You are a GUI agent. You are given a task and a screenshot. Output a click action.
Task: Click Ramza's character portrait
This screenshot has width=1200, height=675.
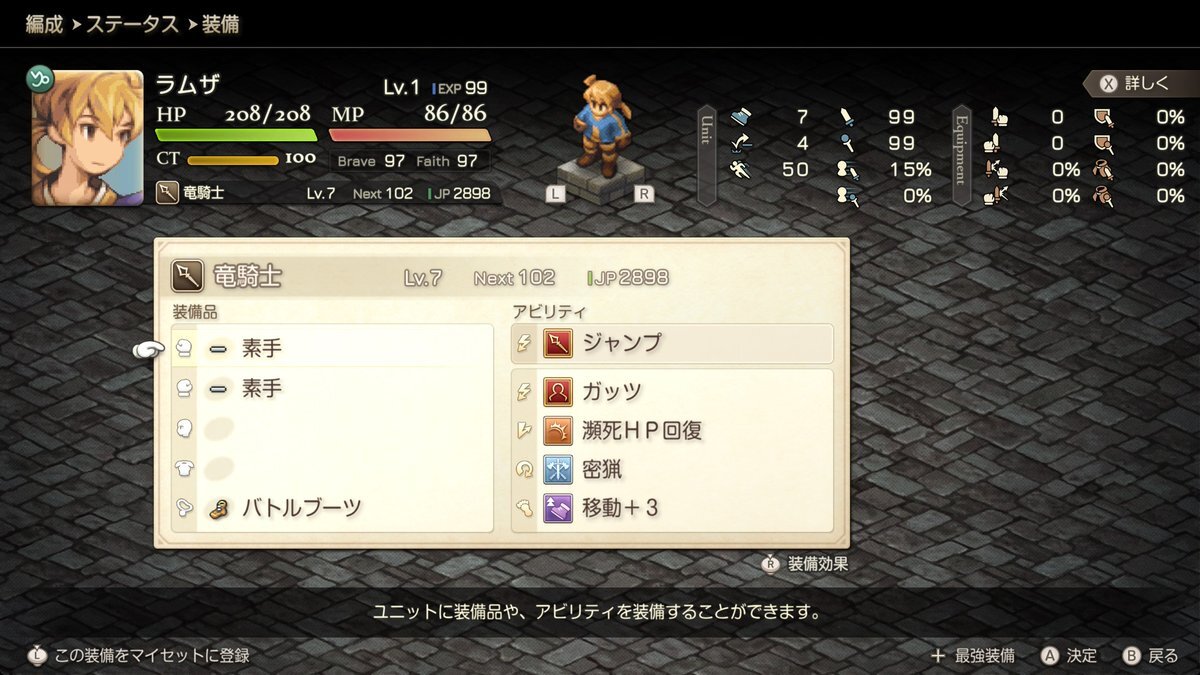point(87,138)
